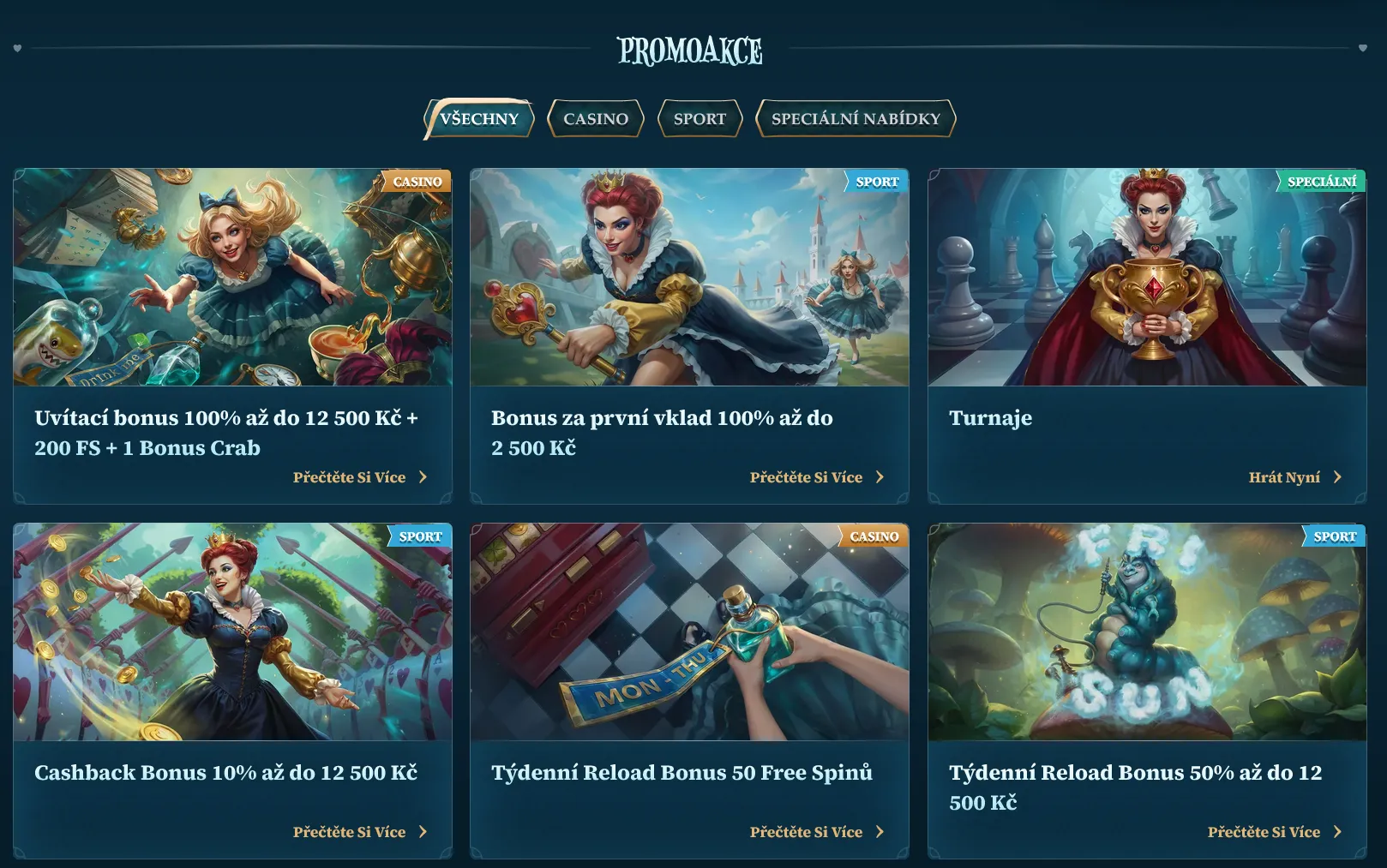The image size is (1387, 868).
Task: Select the VŠECHNY filter tab
Action: (478, 118)
